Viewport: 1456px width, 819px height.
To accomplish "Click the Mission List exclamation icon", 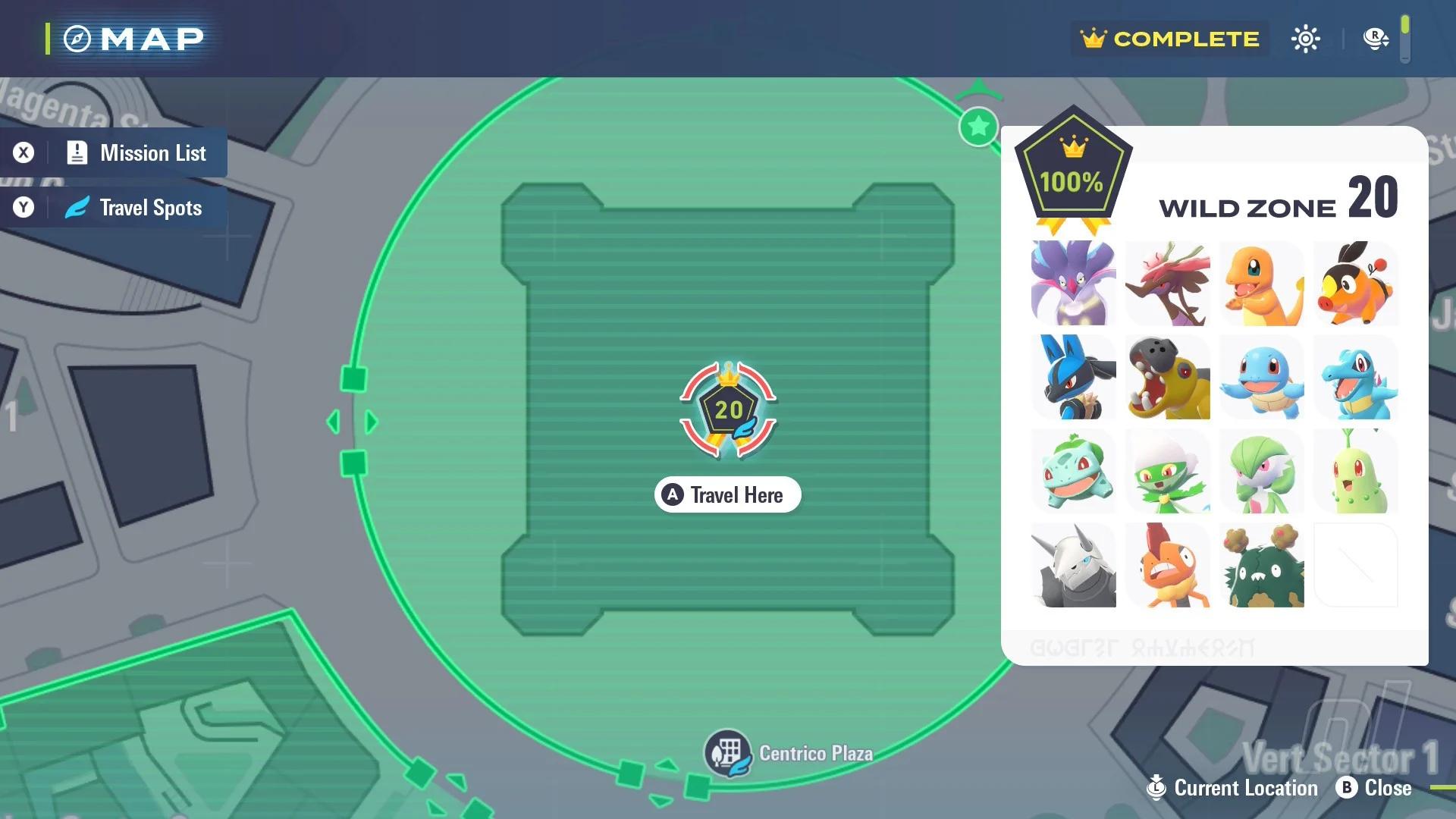I will [77, 153].
